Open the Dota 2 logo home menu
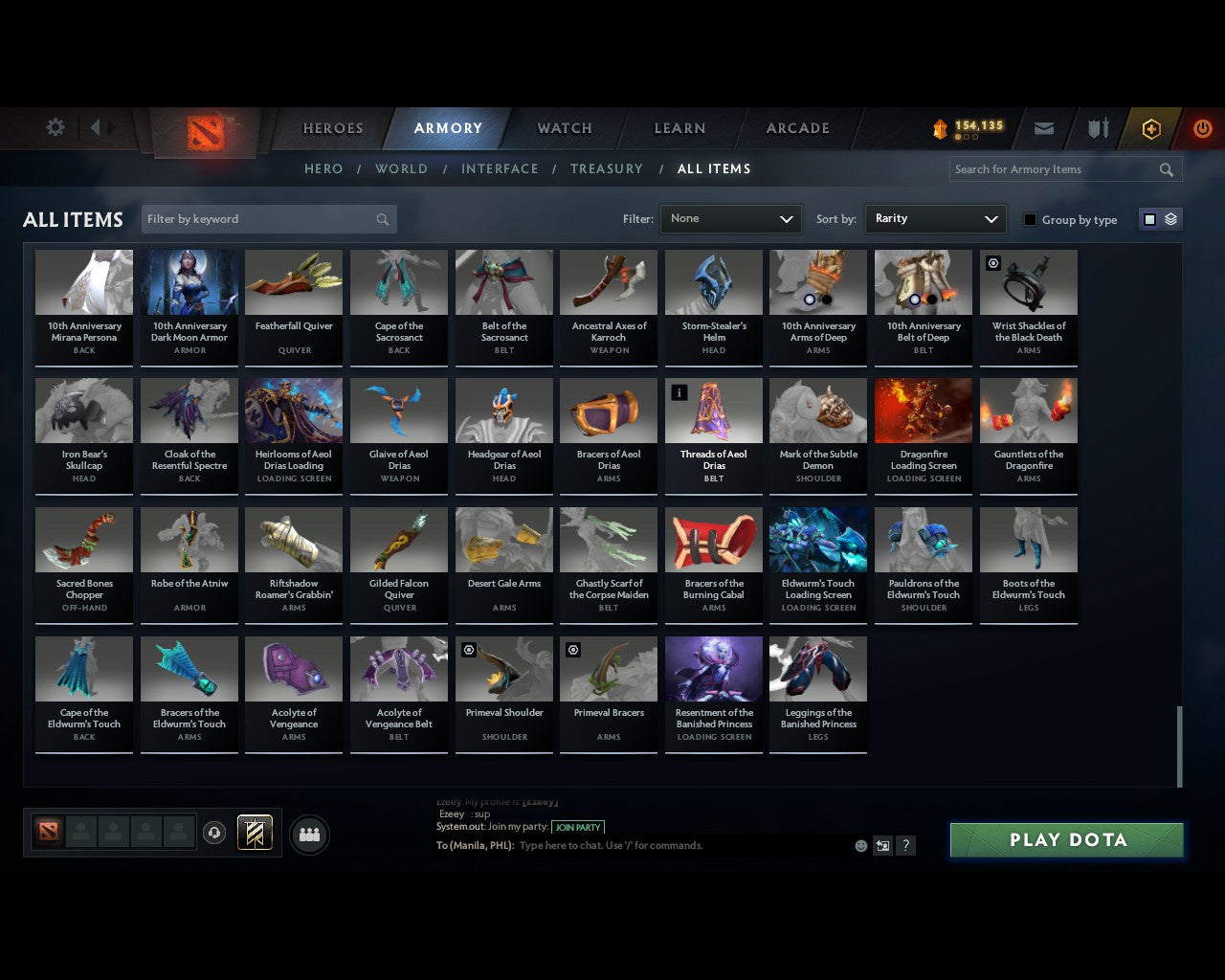 pos(203,134)
